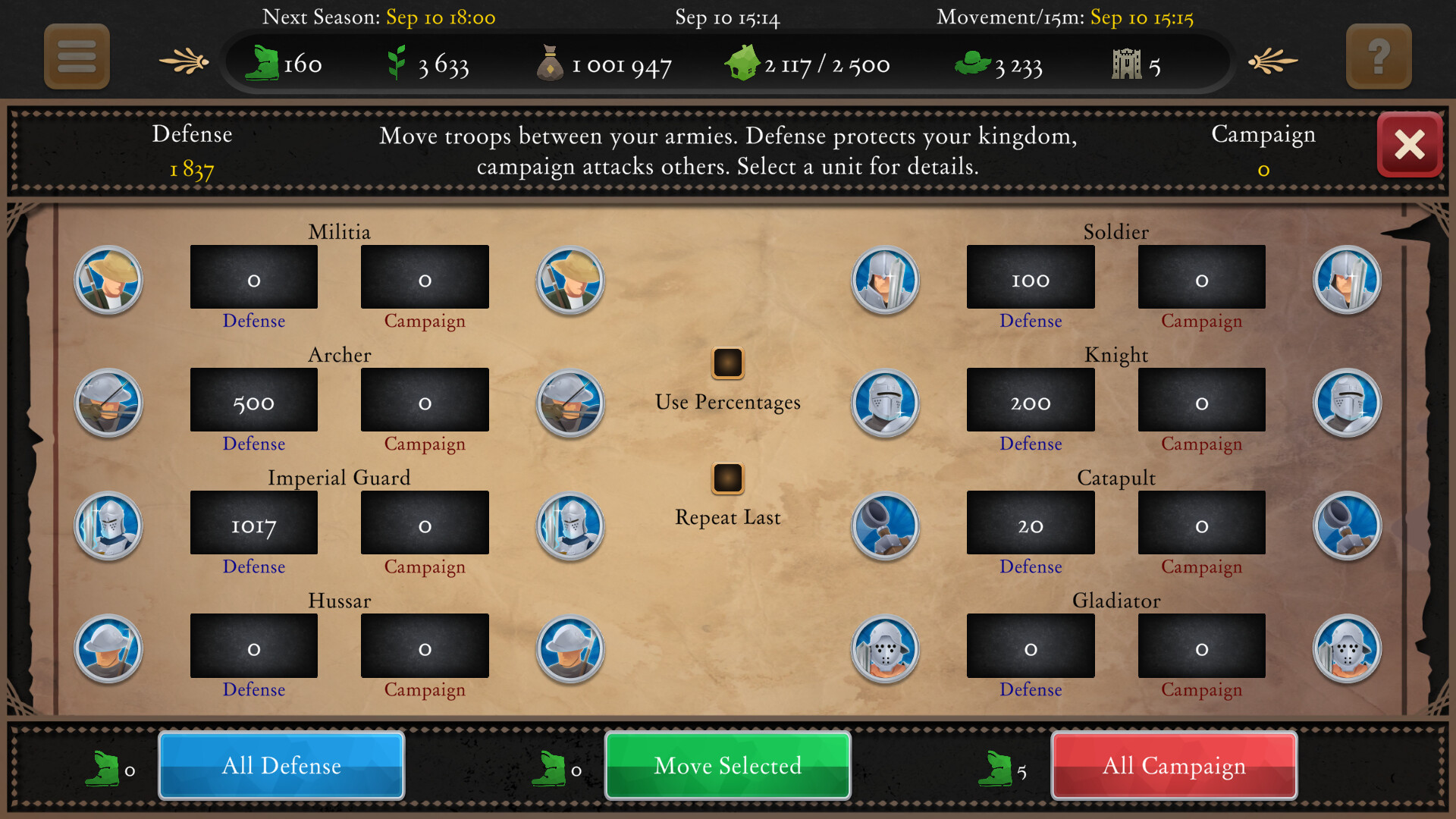Select the Gladiator mask portrait

(x=884, y=649)
